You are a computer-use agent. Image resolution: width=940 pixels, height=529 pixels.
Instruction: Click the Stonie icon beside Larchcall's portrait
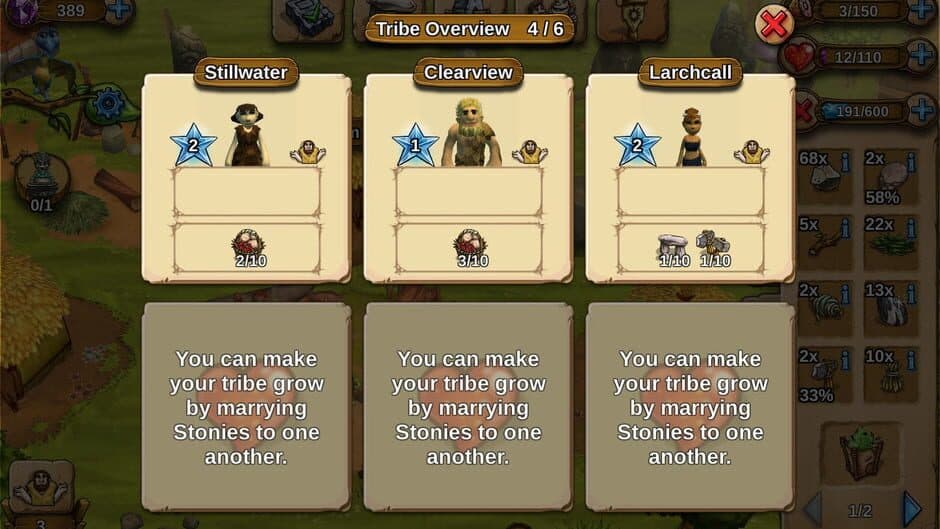coord(751,152)
